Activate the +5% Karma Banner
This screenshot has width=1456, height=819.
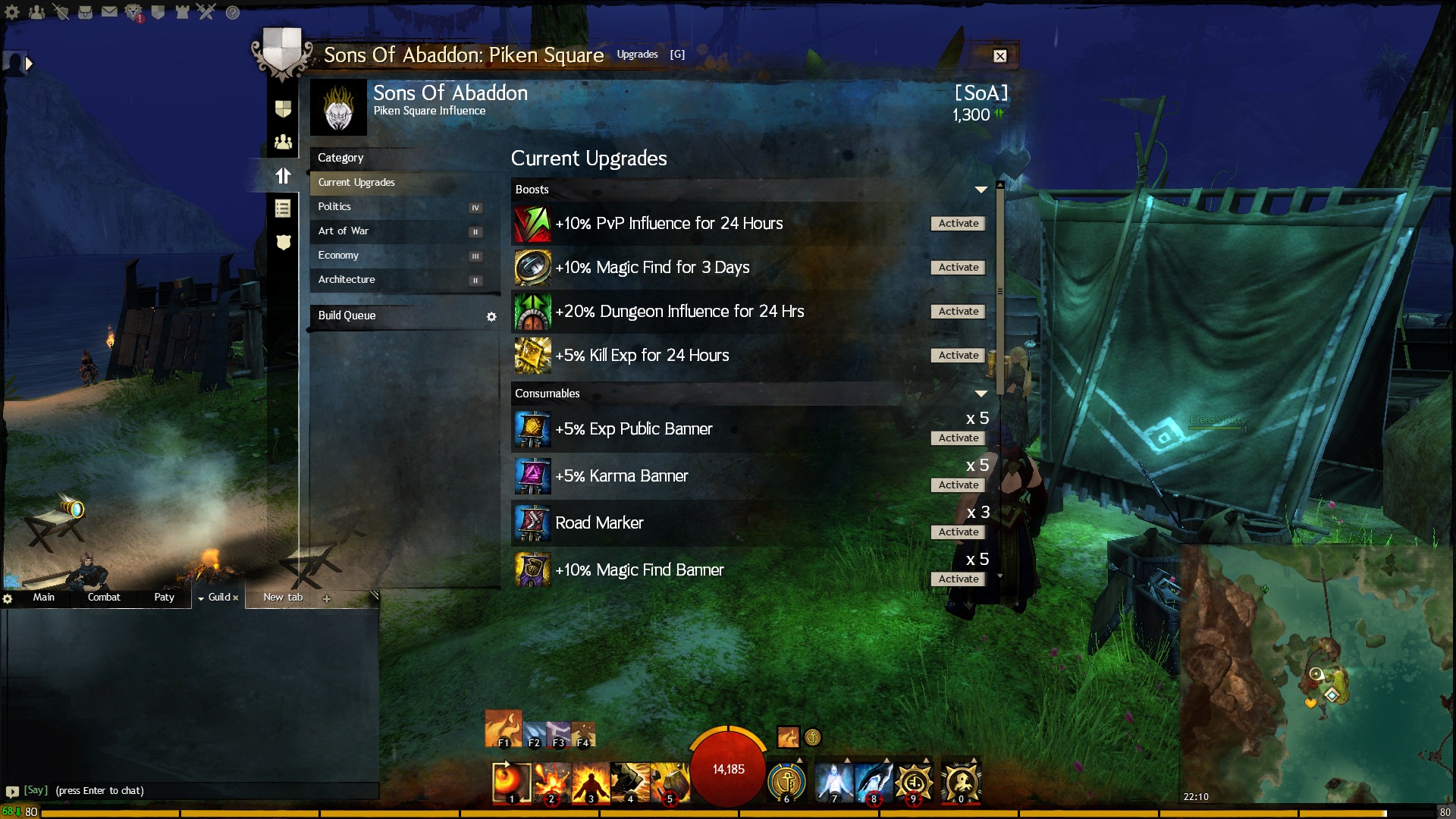(958, 485)
